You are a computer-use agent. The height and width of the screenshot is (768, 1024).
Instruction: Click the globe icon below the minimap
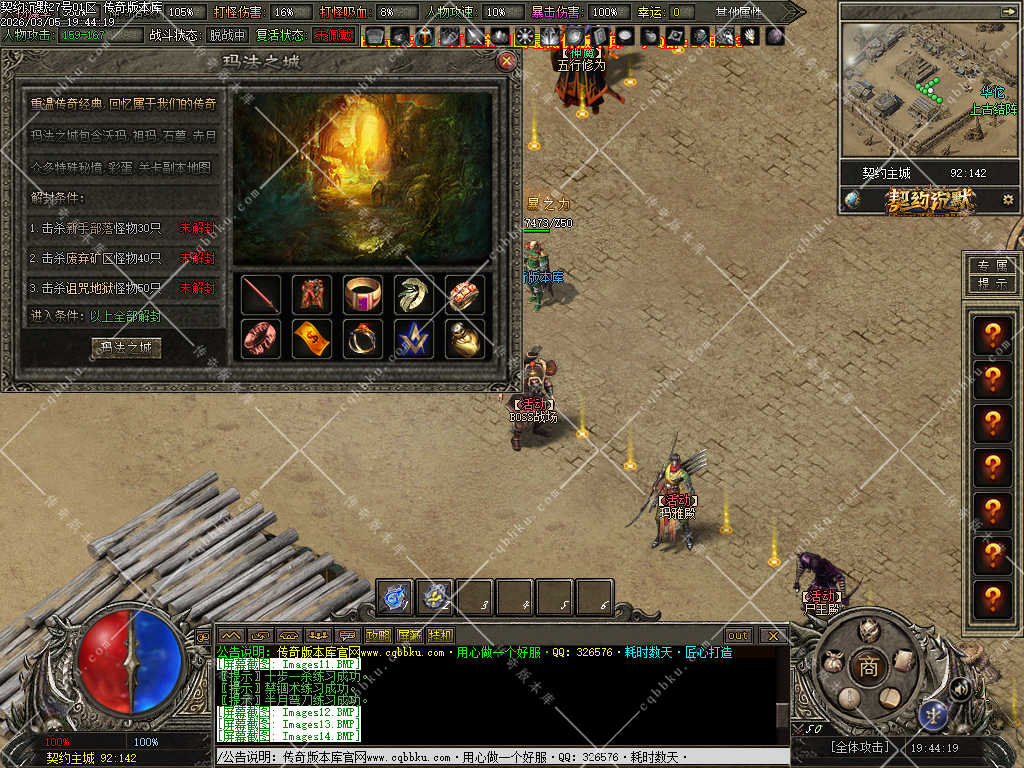pos(852,199)
